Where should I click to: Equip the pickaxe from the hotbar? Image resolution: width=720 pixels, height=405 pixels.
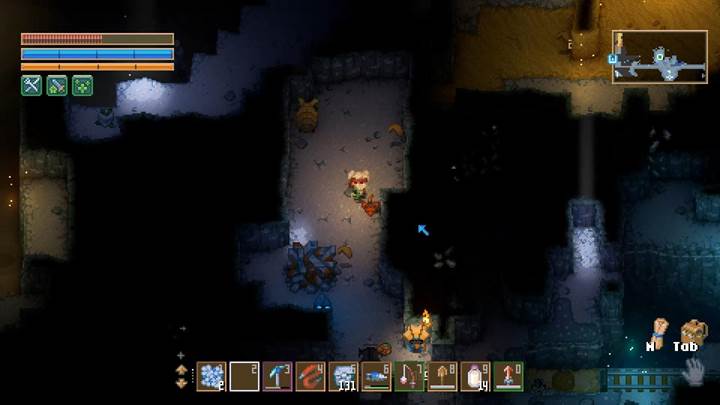(x=278, y=376)
